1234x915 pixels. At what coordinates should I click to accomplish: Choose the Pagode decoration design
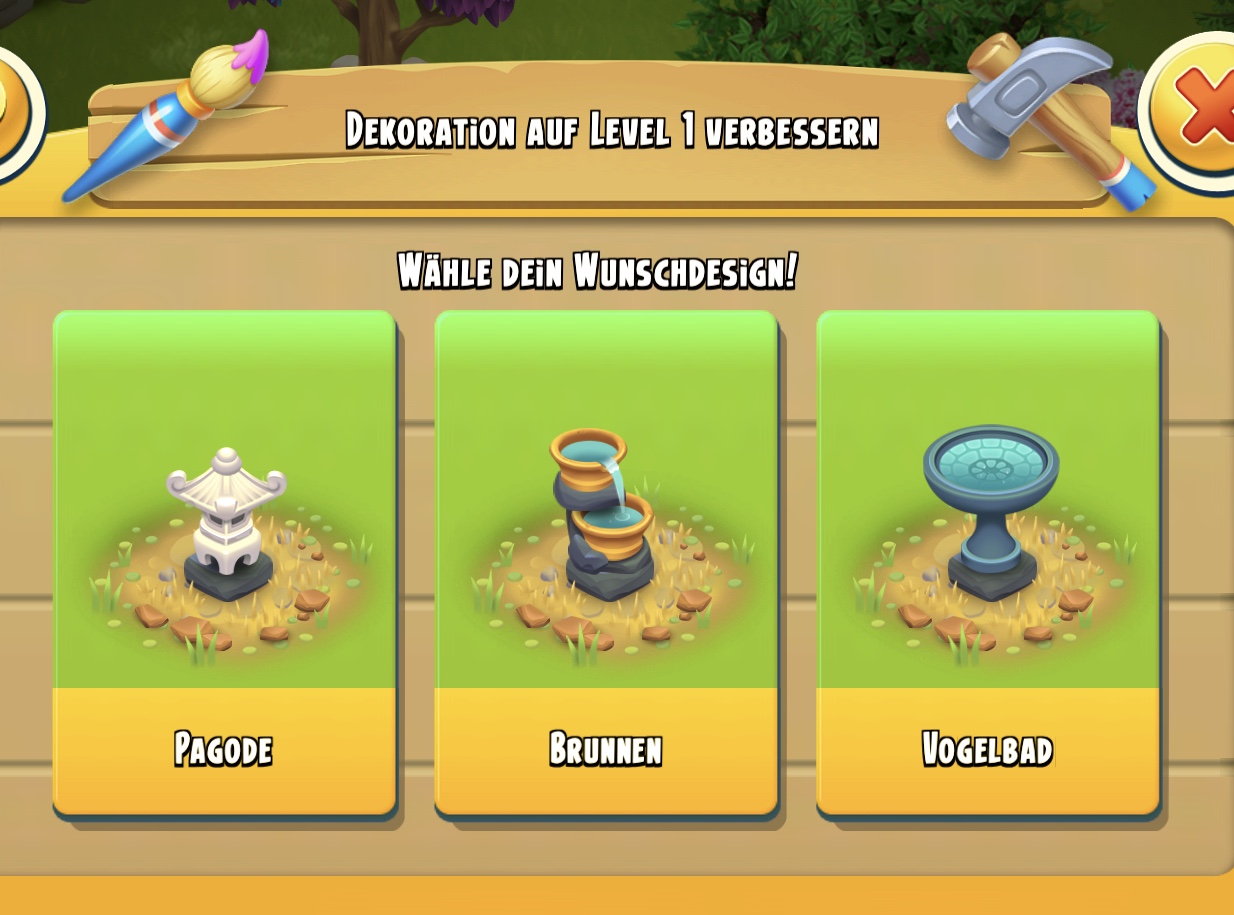[224, 560]
